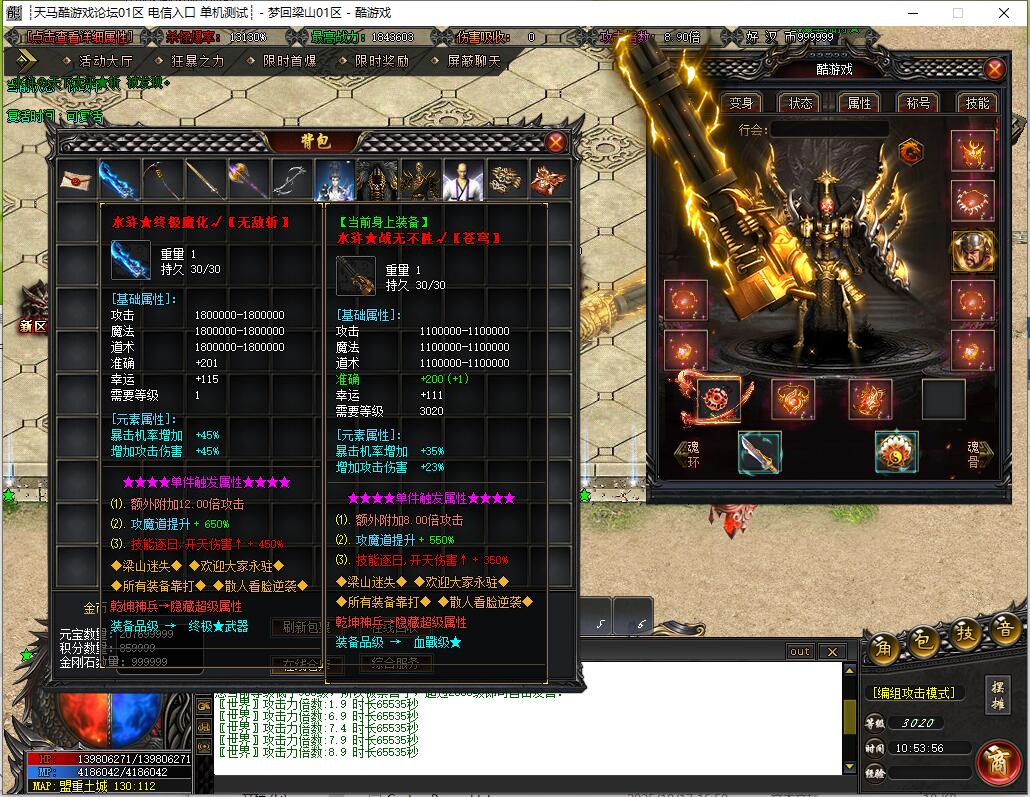
Task: Select the 属性 attributes tab
Action: [860, 103]
